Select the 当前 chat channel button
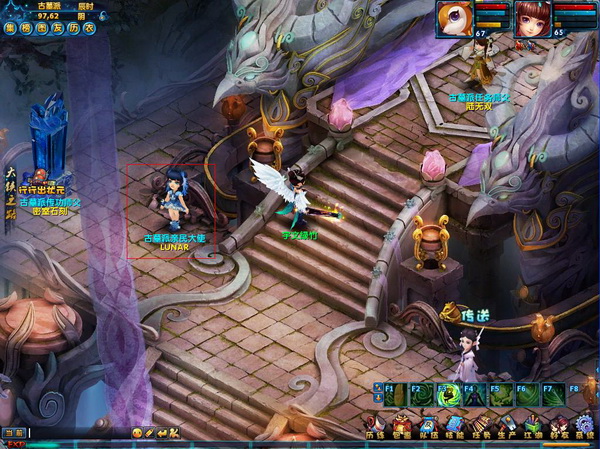 13,433
